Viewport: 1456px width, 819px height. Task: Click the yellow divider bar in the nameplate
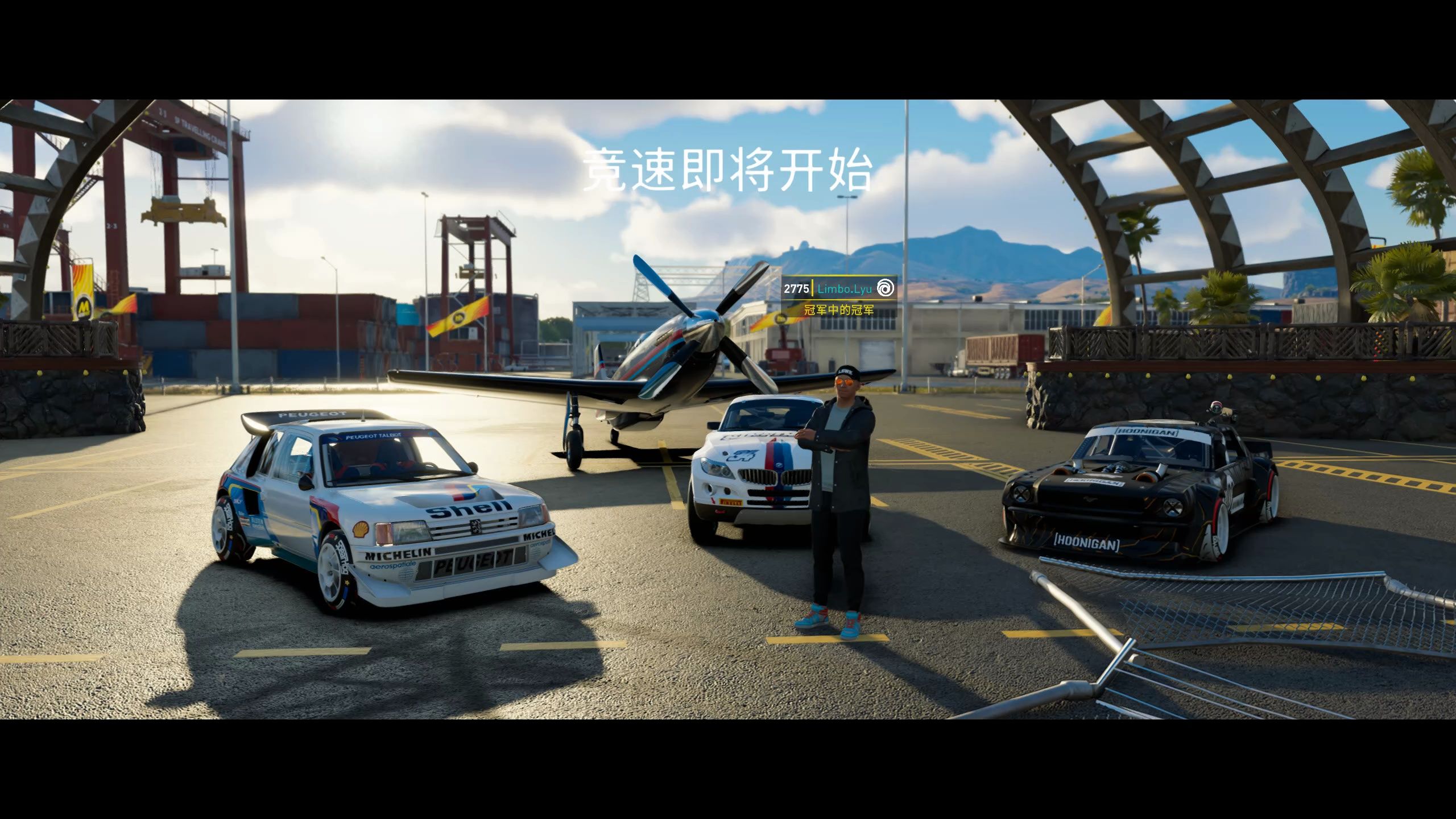812,289
